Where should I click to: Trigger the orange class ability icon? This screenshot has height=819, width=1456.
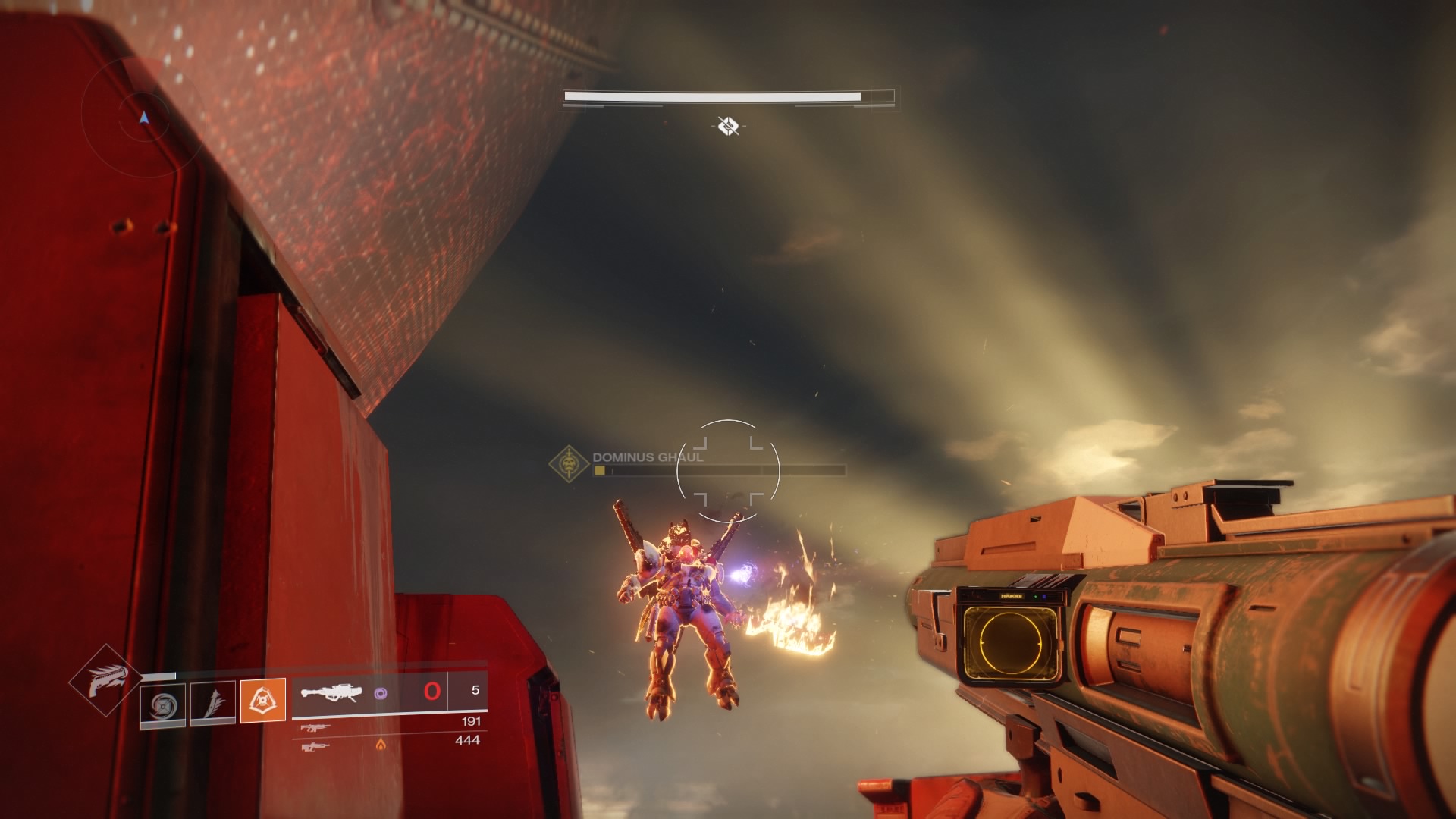click(262, 700)
